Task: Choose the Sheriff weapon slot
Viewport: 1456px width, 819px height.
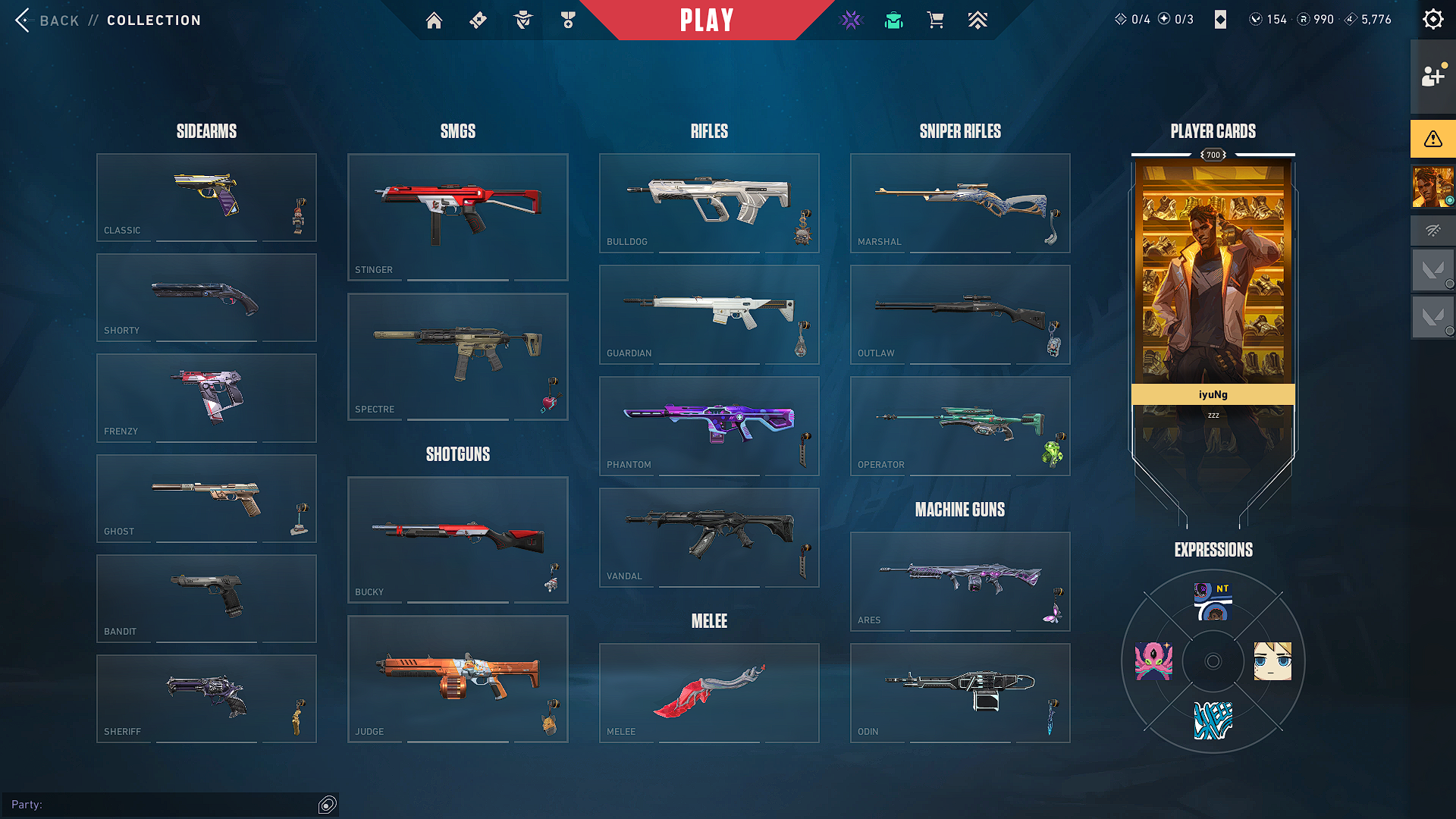Action: (206, 698)
